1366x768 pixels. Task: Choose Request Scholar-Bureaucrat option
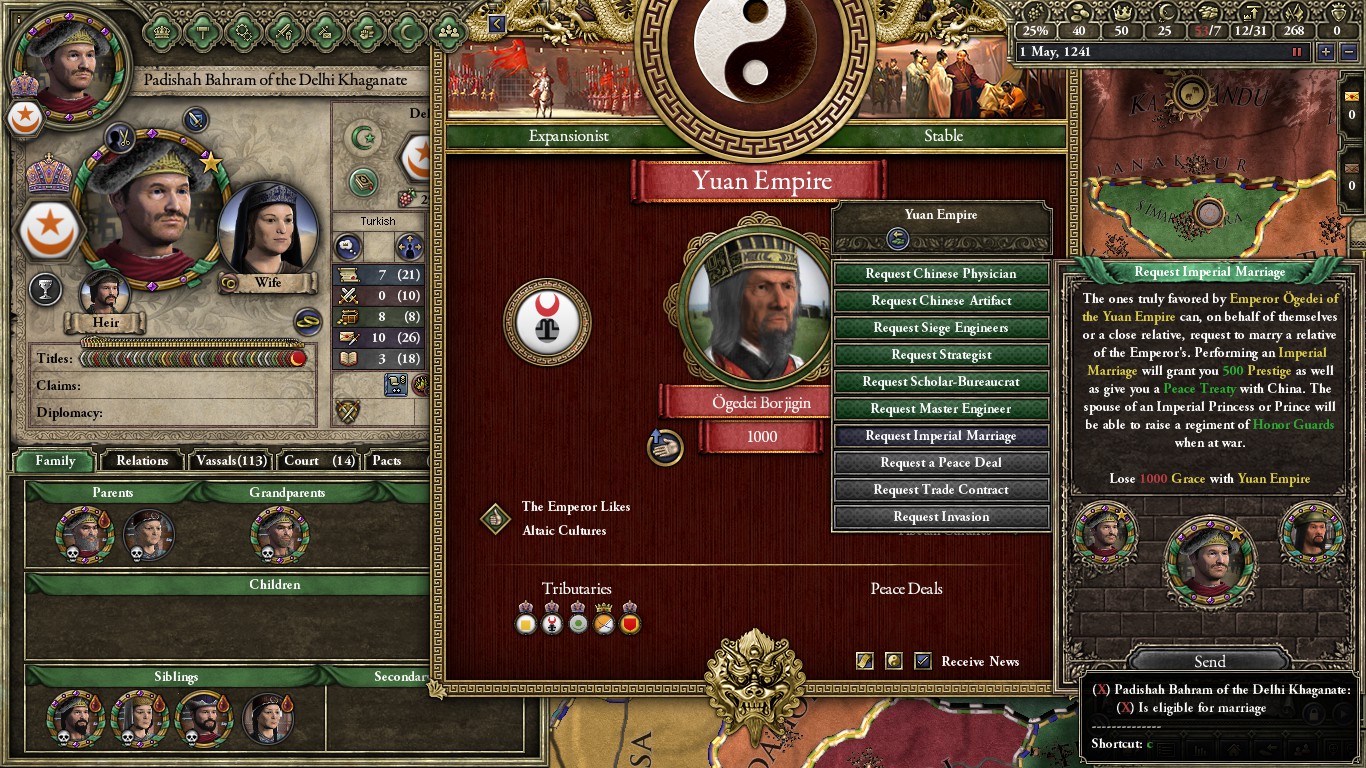(x=941, y=382)
